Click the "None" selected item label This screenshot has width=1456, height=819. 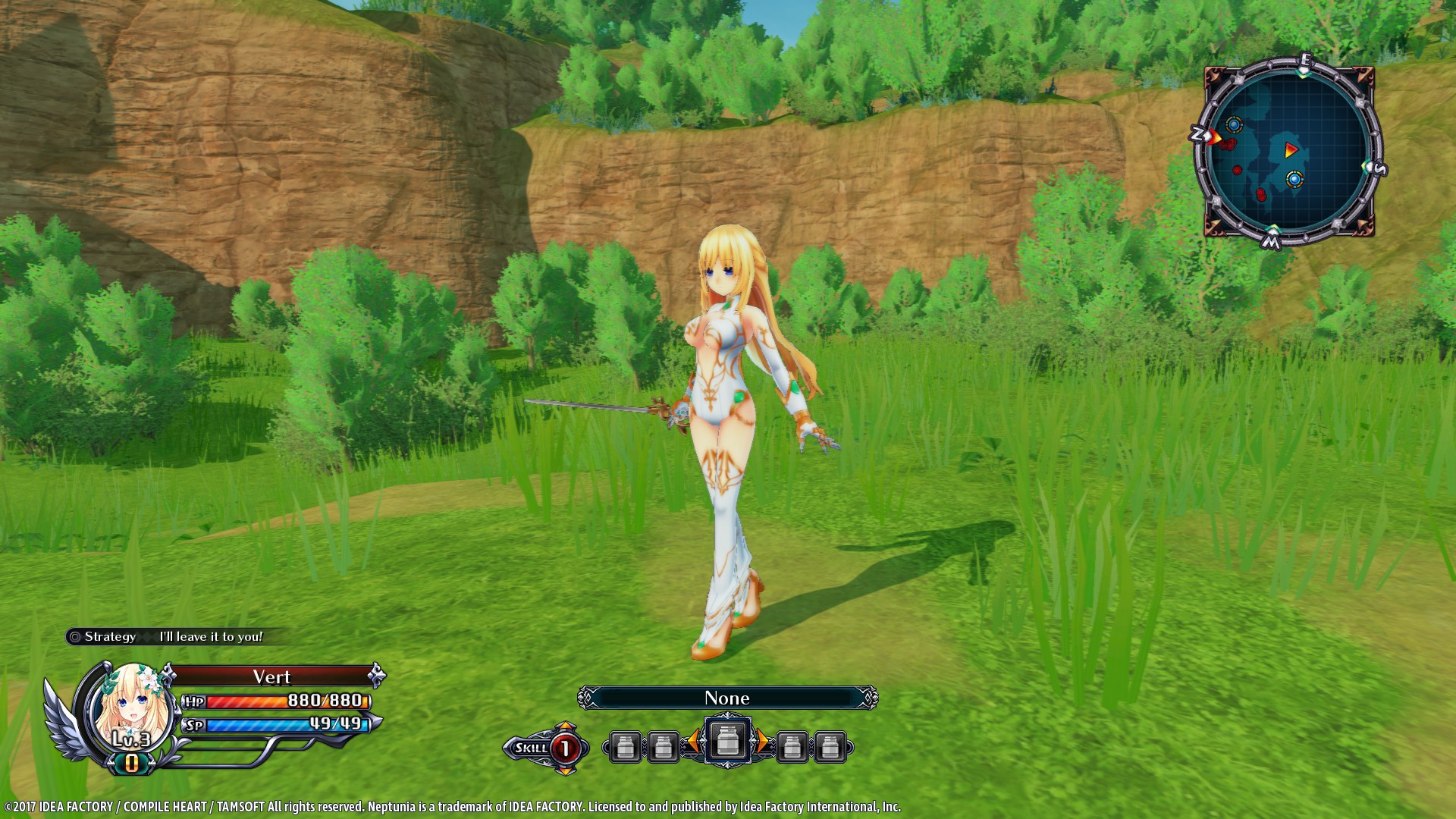pos(727,698)
